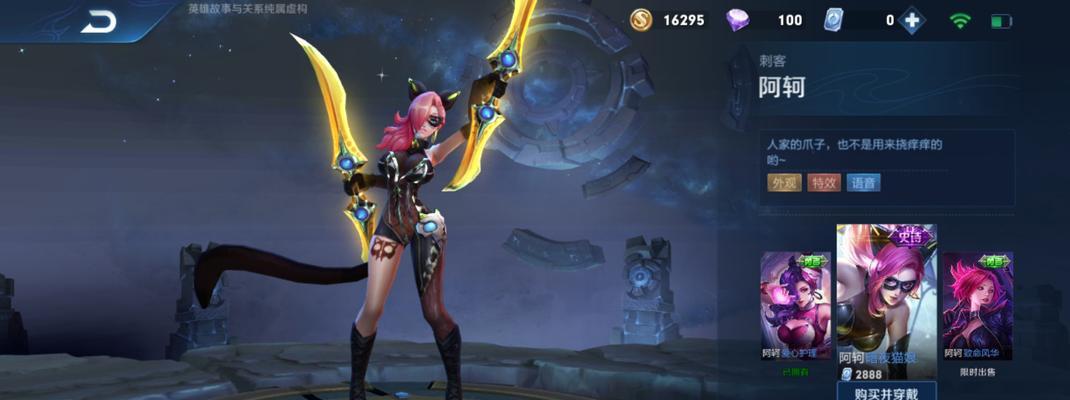Viewport: 1070px width, 400px height.
Task: Select the 外观 appearance tag
Action: click(x=784, y=182)
